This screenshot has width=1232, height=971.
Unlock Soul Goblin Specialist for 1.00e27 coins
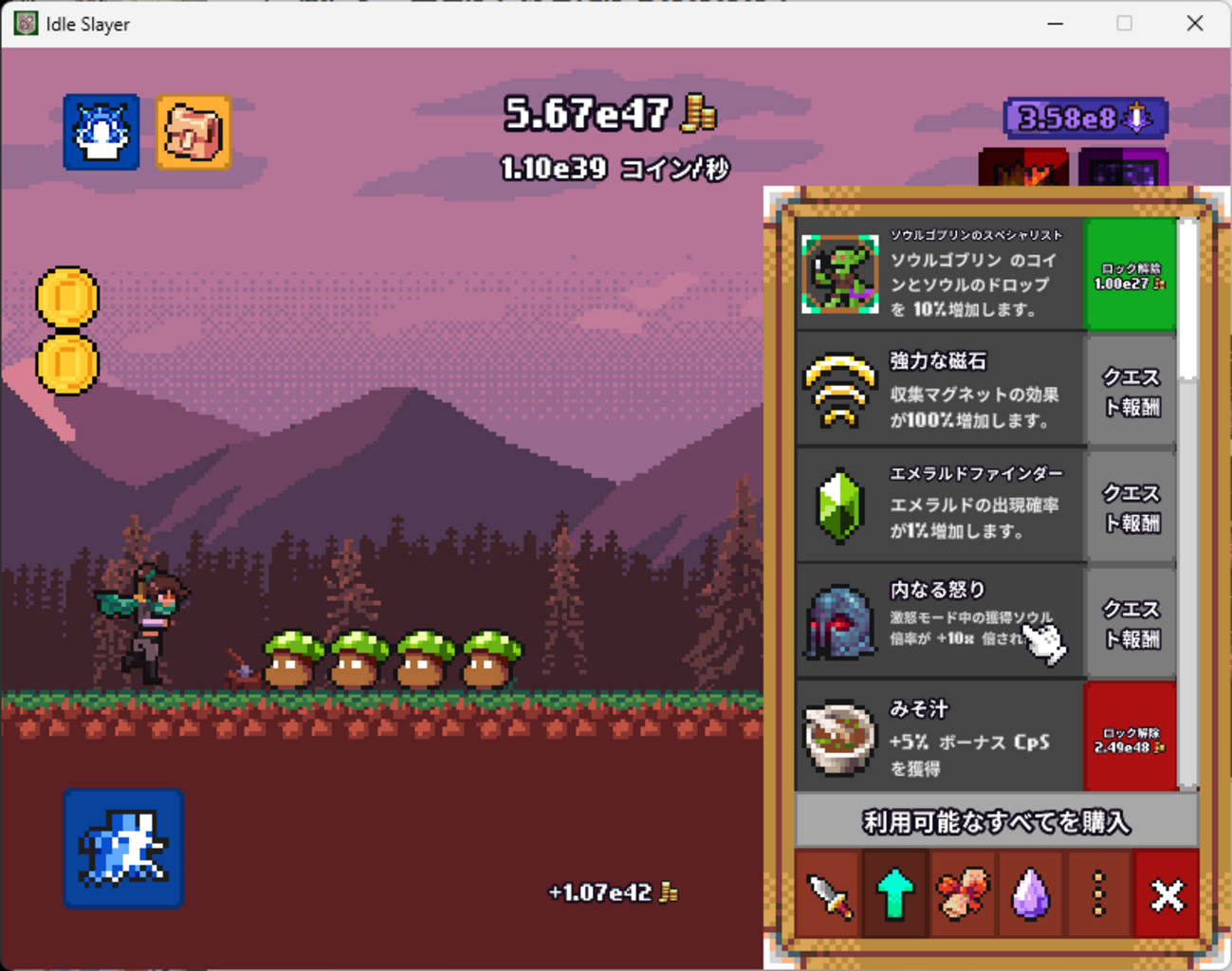tap(1130, 275)
